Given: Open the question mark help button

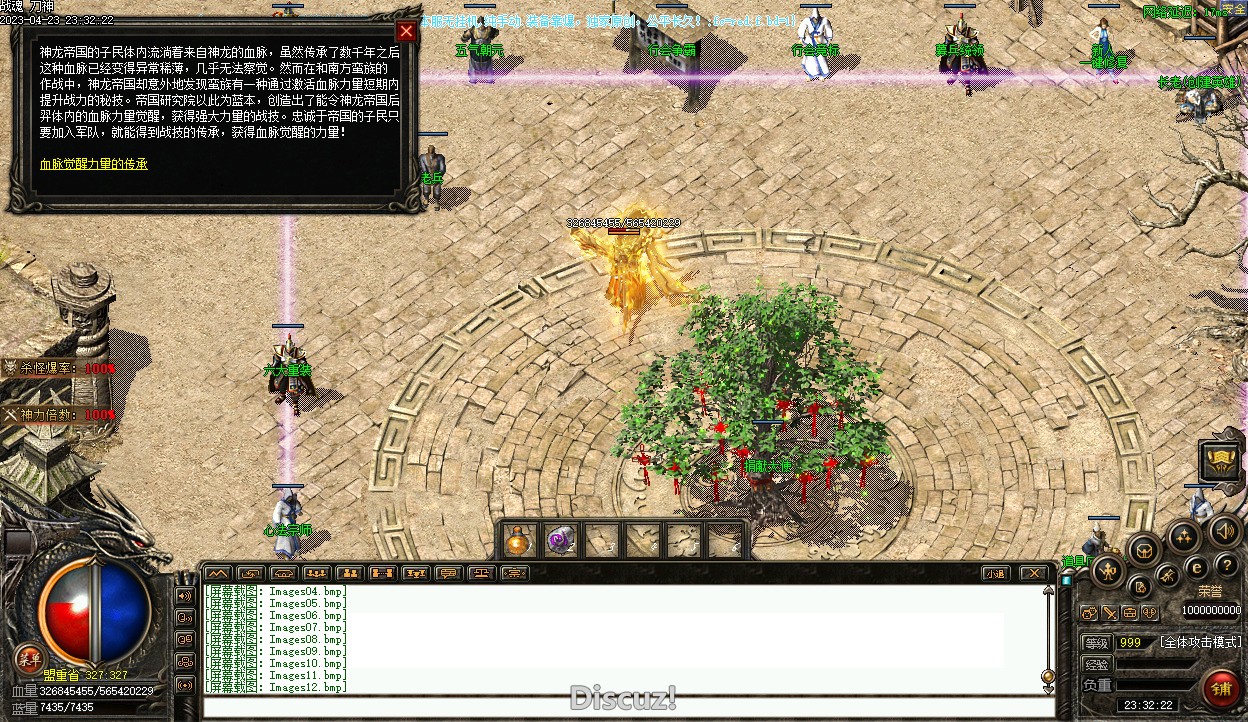Looking at the screenshot, I should (x=1227, y=567).
